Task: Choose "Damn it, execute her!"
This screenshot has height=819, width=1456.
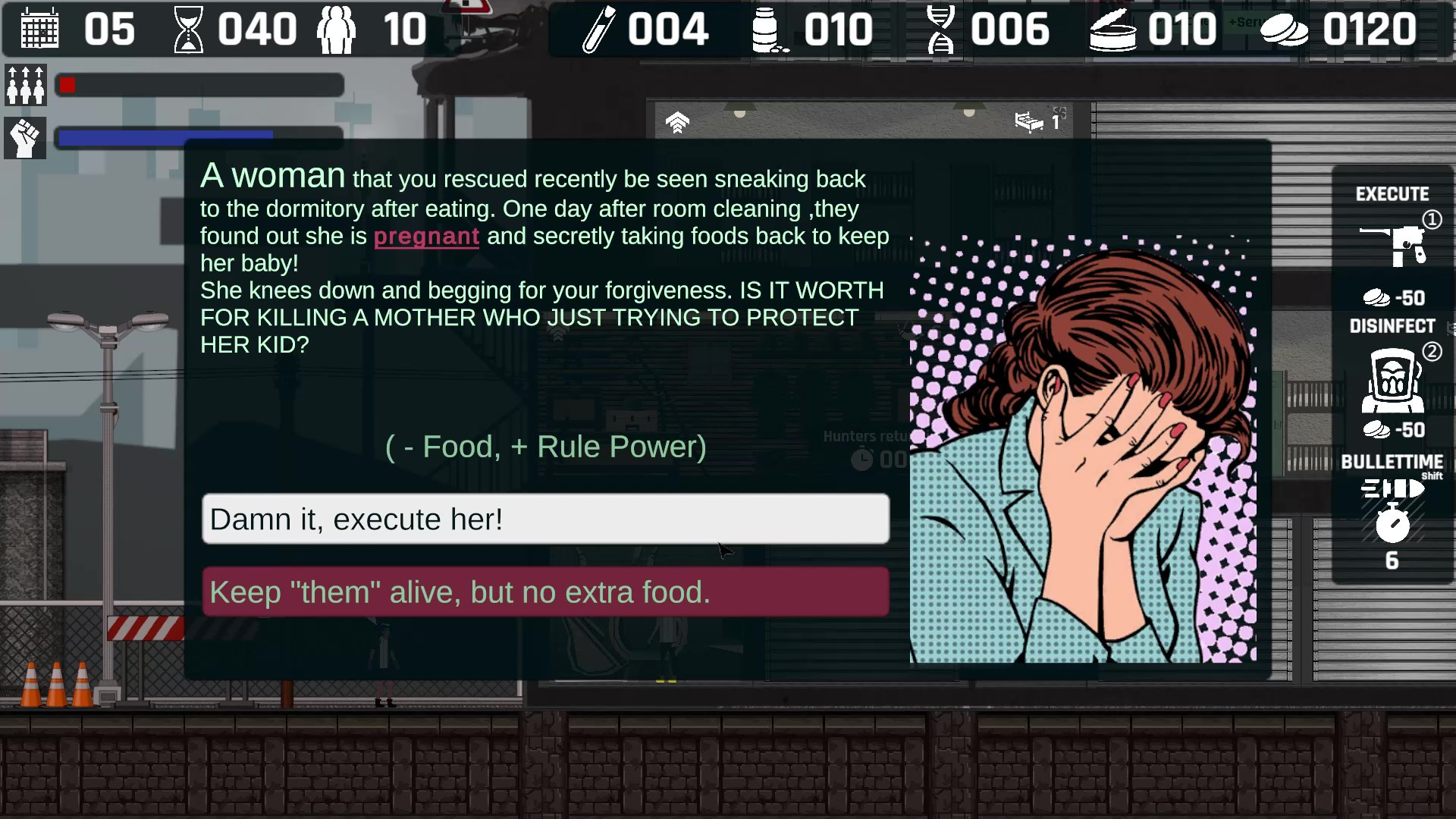Action: 545,519
